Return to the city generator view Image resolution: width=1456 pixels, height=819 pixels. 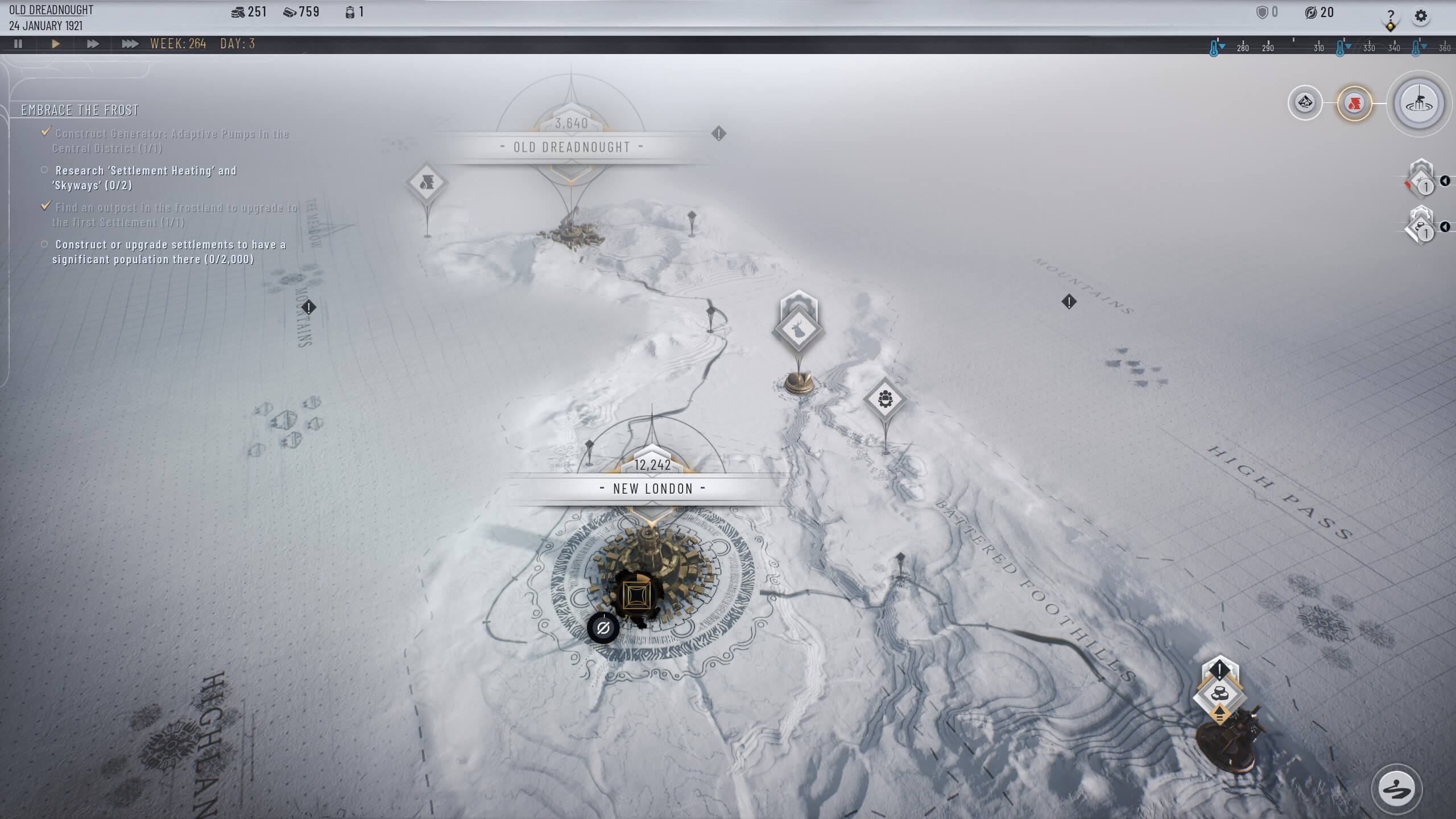[x=1419, y=104]
